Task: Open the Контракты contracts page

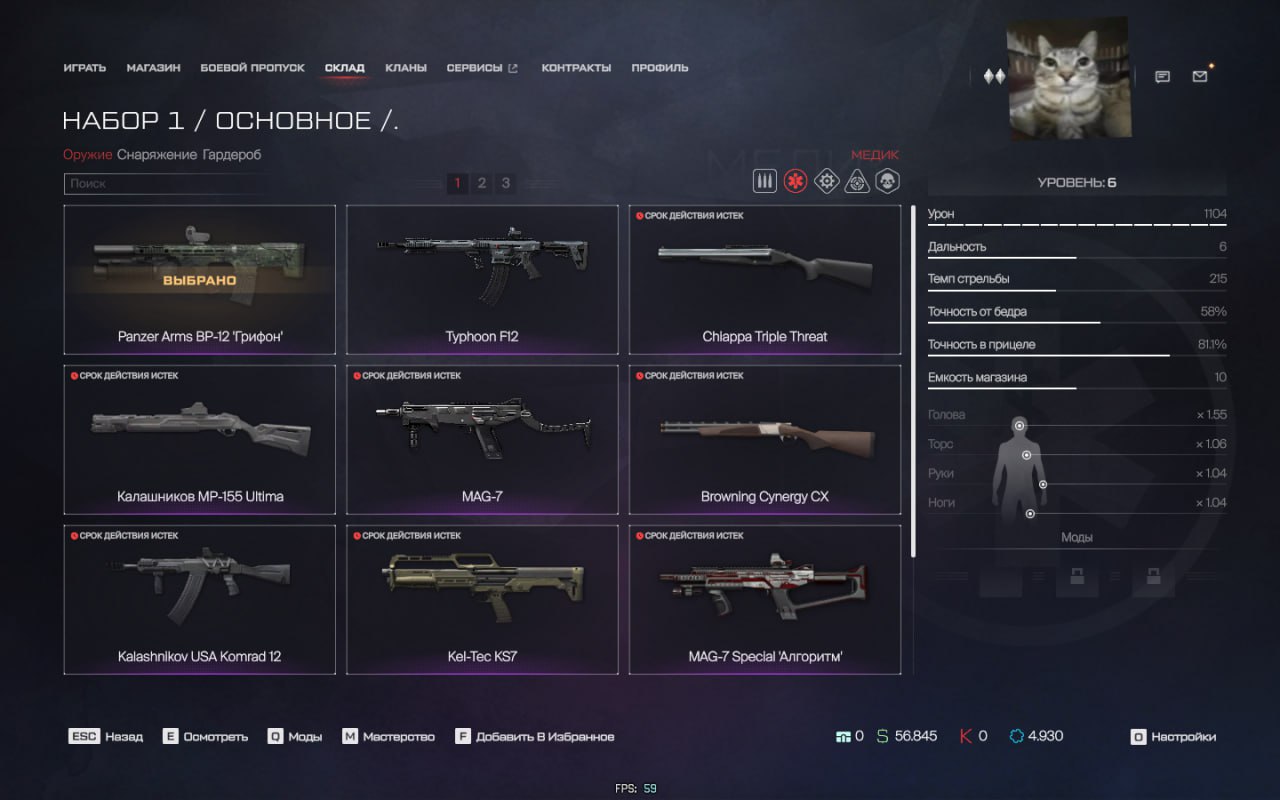Action: (576, 68)
